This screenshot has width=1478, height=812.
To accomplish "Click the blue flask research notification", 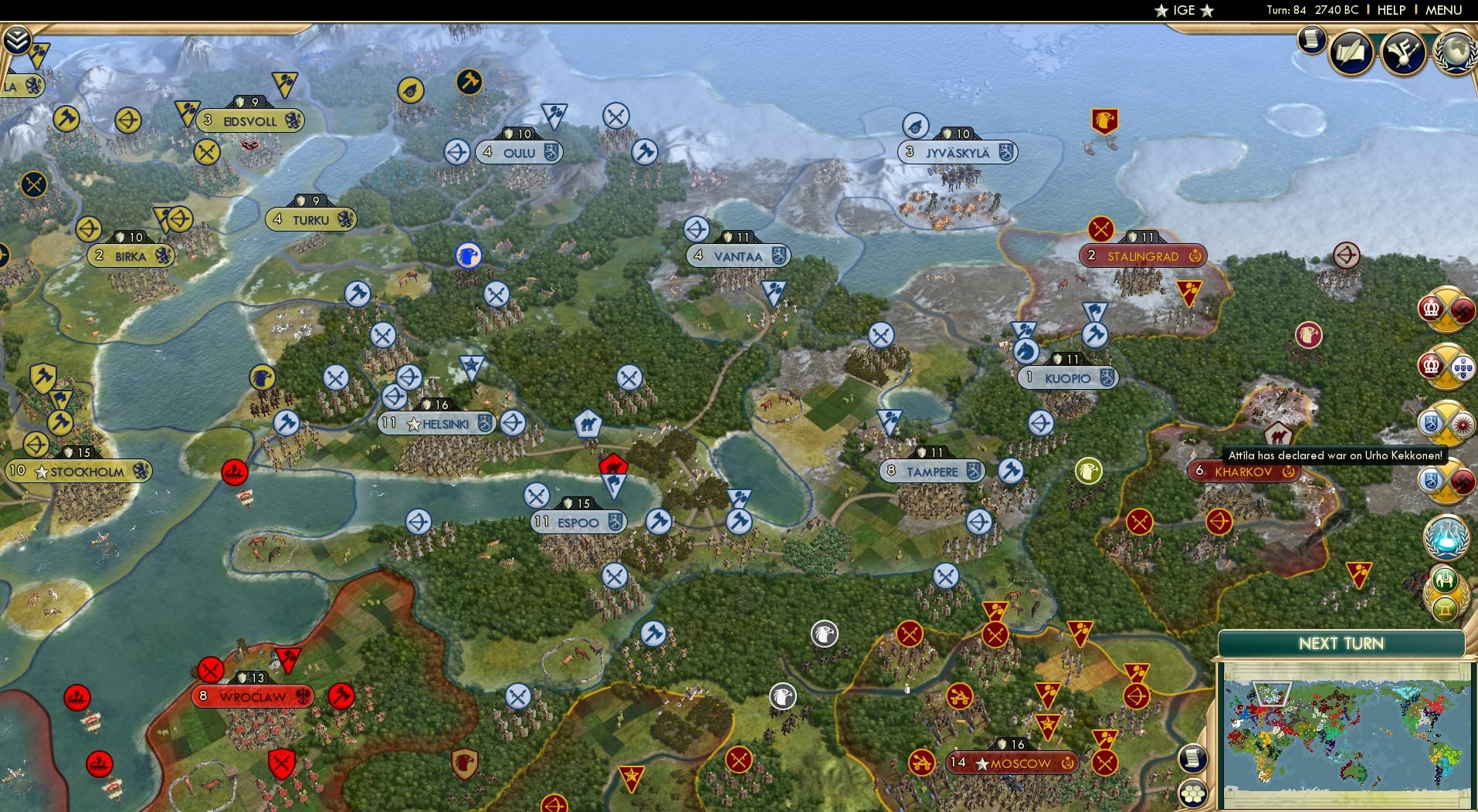I will (x=1448, y=537).
